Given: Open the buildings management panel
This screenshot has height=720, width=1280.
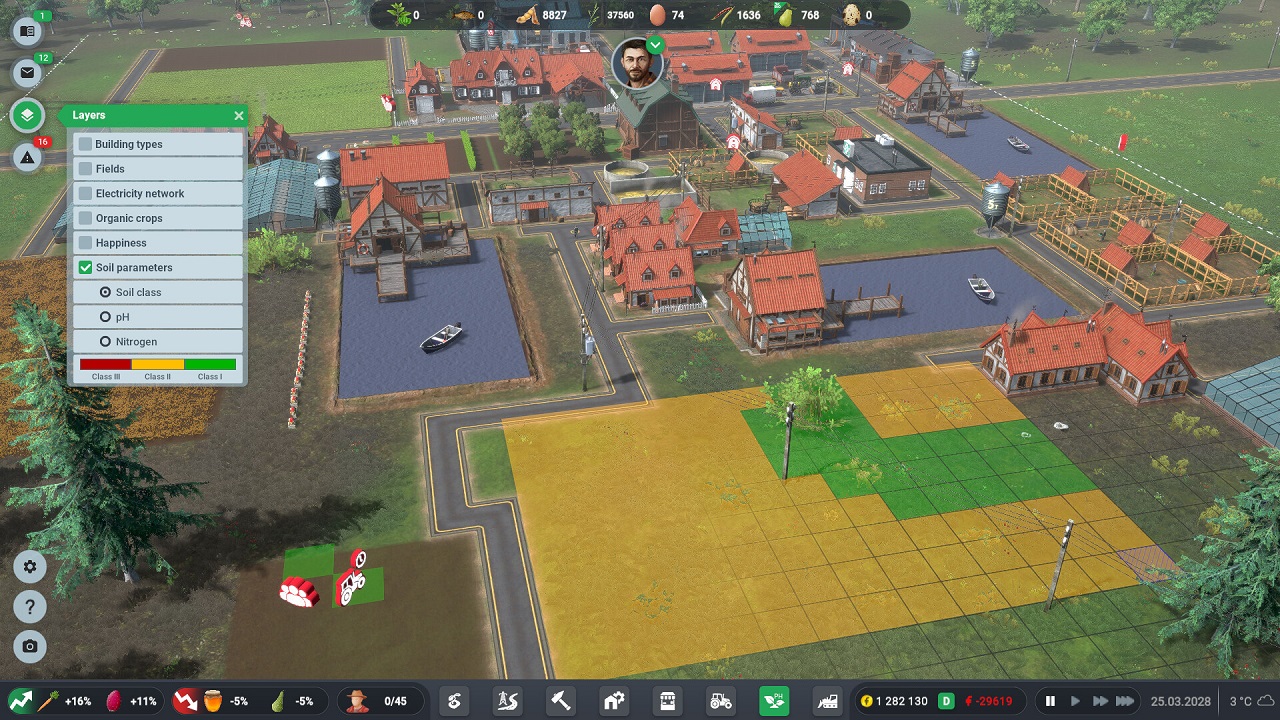Looking at the screenshot, I should click(x=613, y=700).
